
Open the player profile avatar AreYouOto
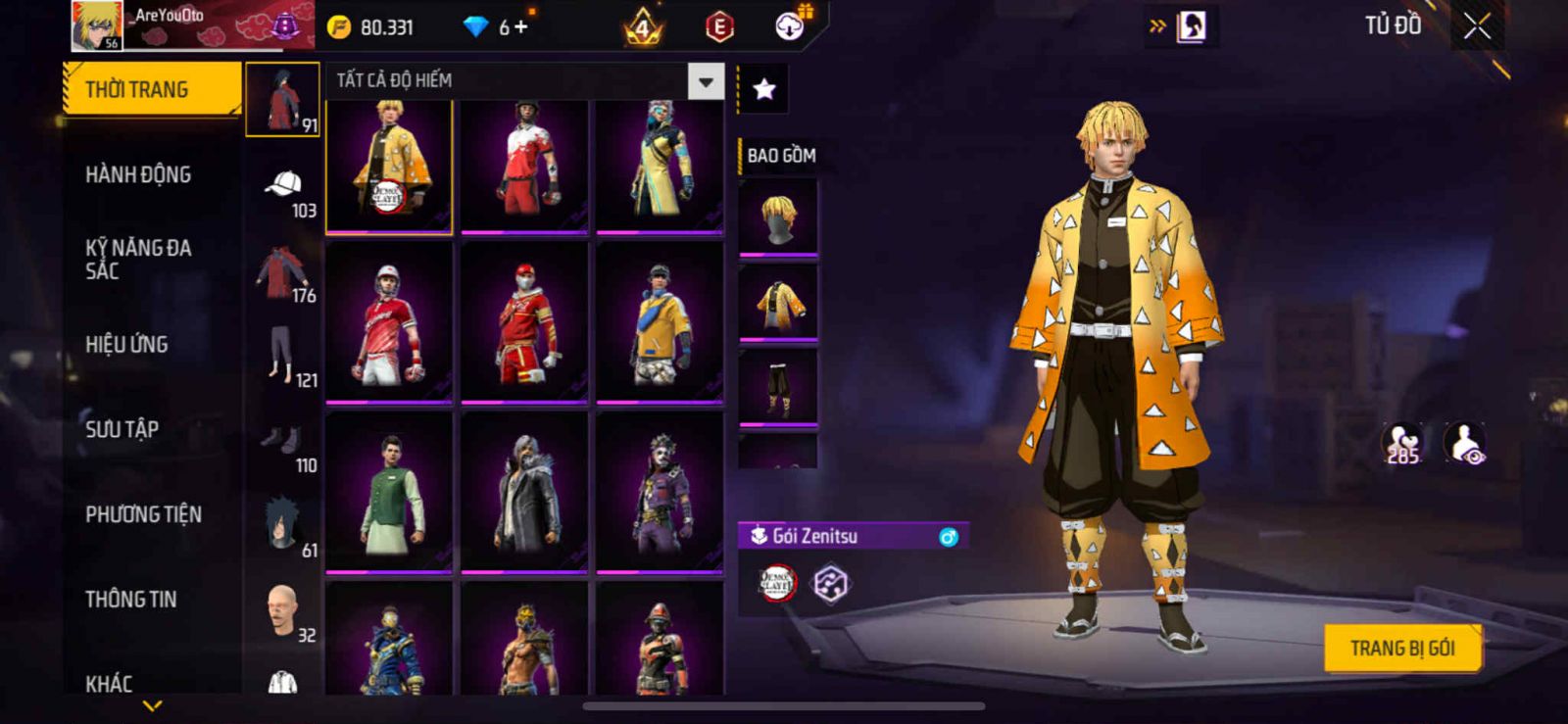point(97,26)
